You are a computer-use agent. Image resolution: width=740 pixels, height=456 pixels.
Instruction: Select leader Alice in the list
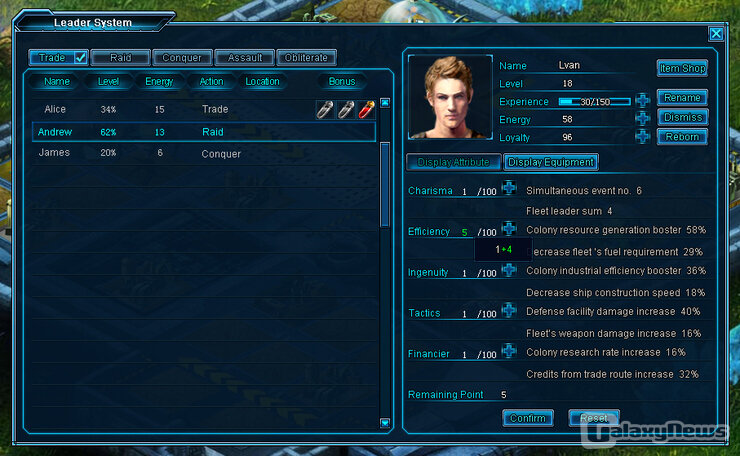click(x=55, y=109)
